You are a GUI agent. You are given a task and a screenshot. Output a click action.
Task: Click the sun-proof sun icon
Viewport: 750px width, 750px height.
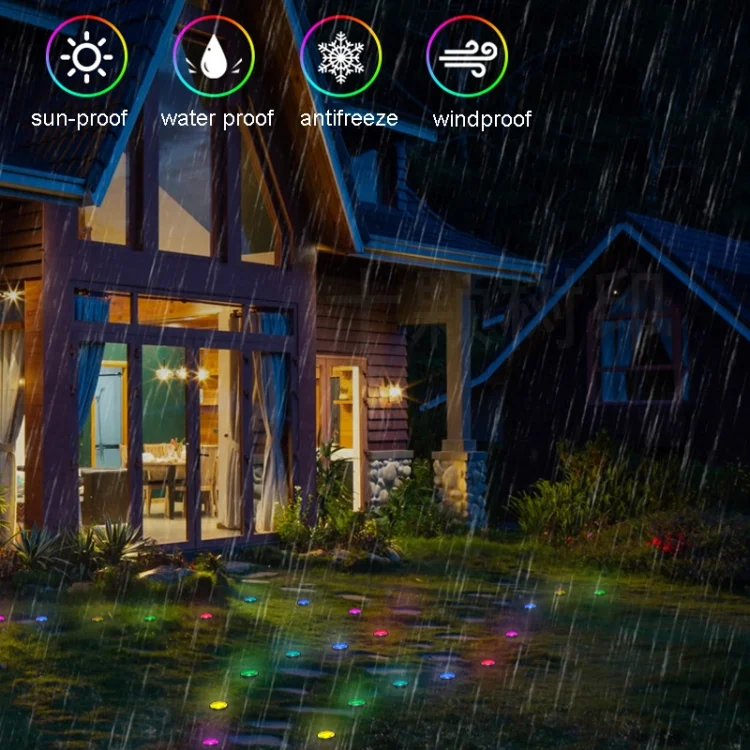pyautogui.click(x=86, y=57)
